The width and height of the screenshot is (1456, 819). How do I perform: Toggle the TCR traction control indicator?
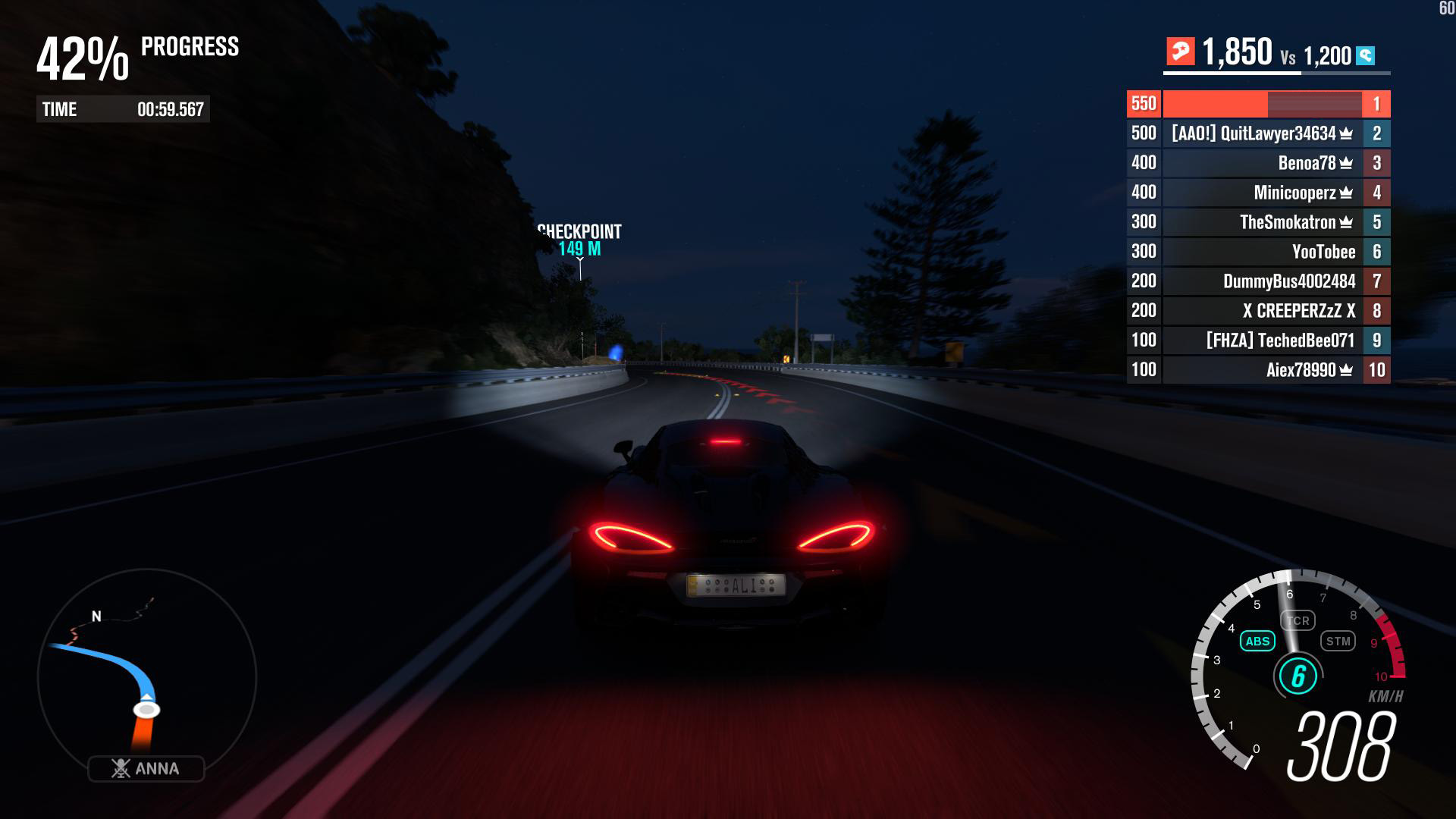pyautogui.click(x=1298, y=620)
